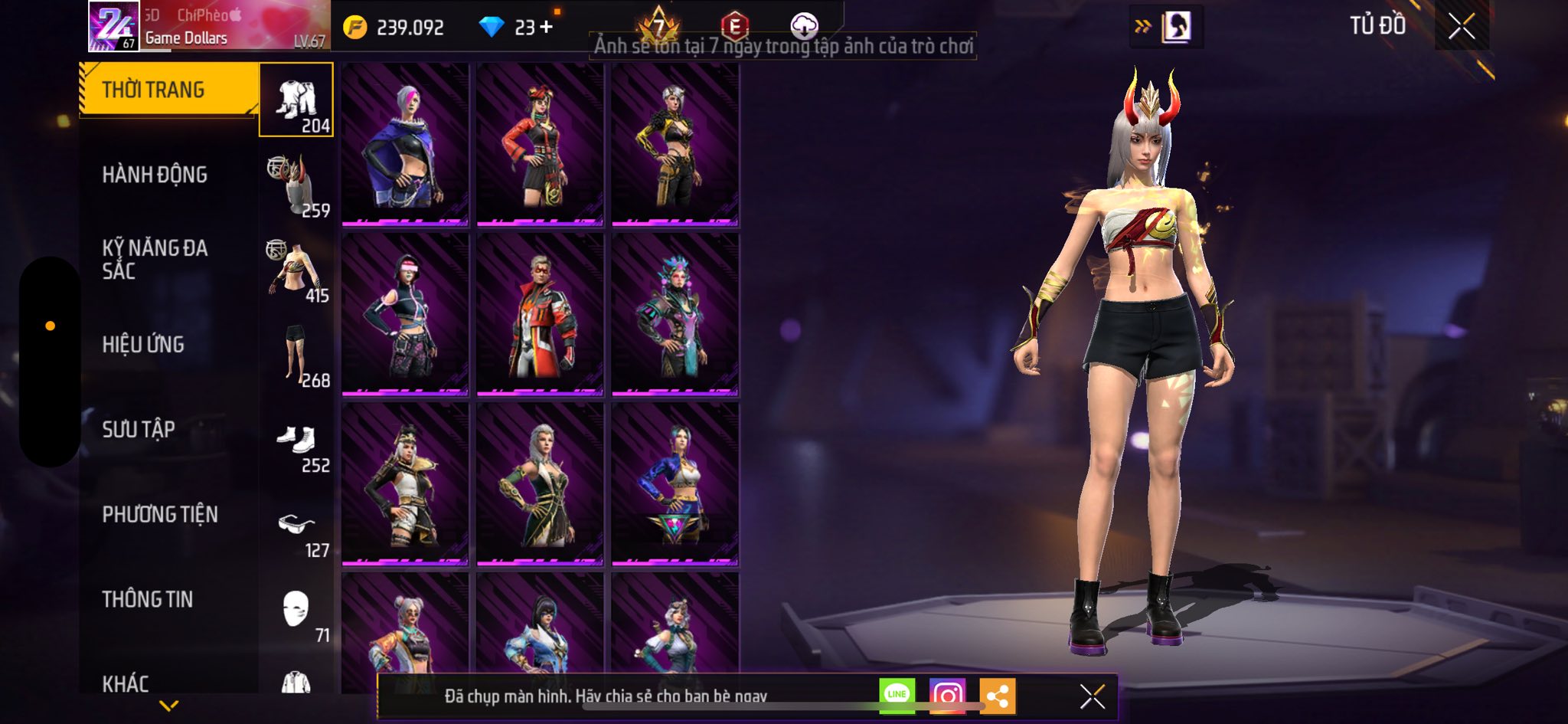Viewport: 1568px width, 724px height.
Task: Switch to KỸ NĂNG ĐA SẮC tab
Action: click(x=155, y=259)
